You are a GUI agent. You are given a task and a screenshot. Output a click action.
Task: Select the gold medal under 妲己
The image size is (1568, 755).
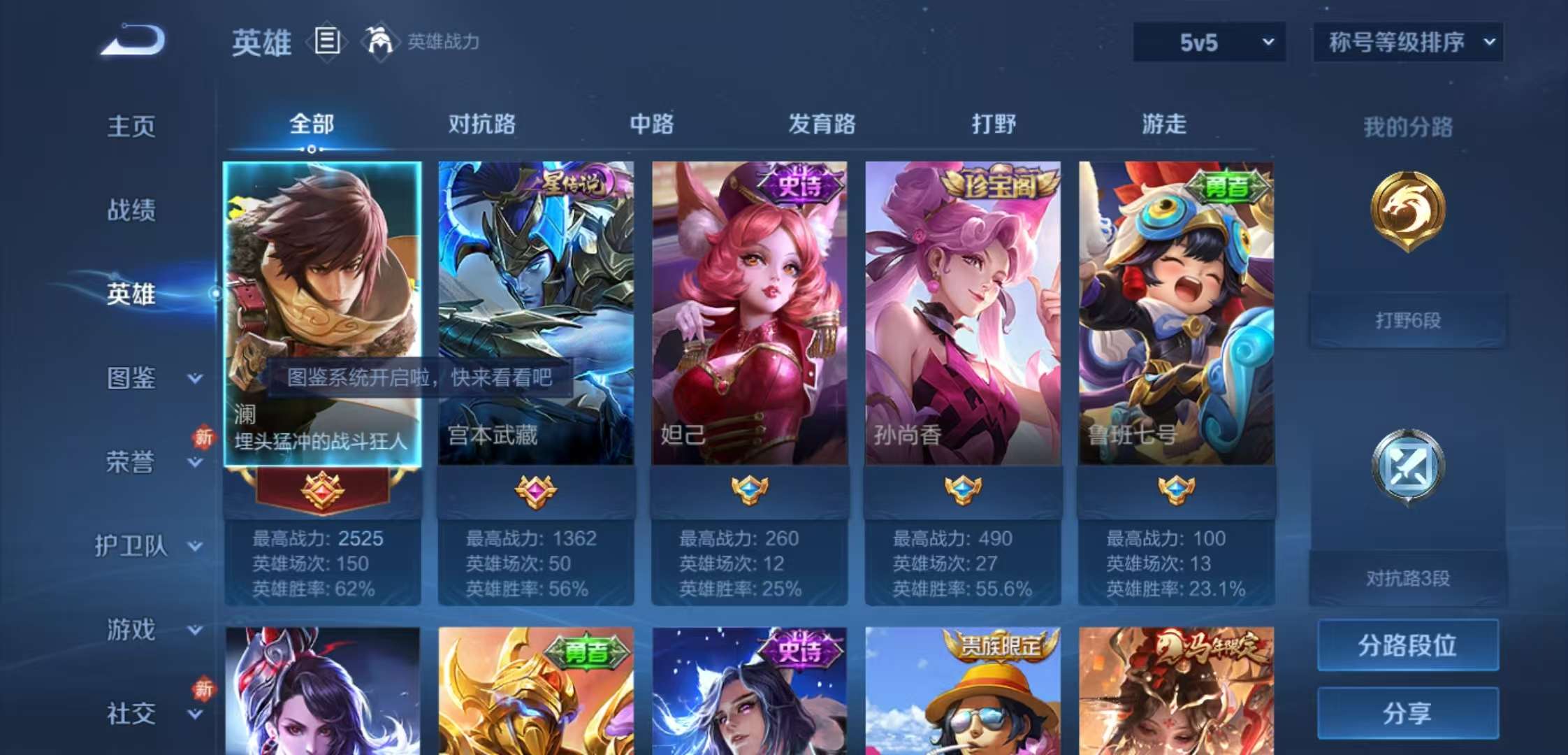pos(749,491)
